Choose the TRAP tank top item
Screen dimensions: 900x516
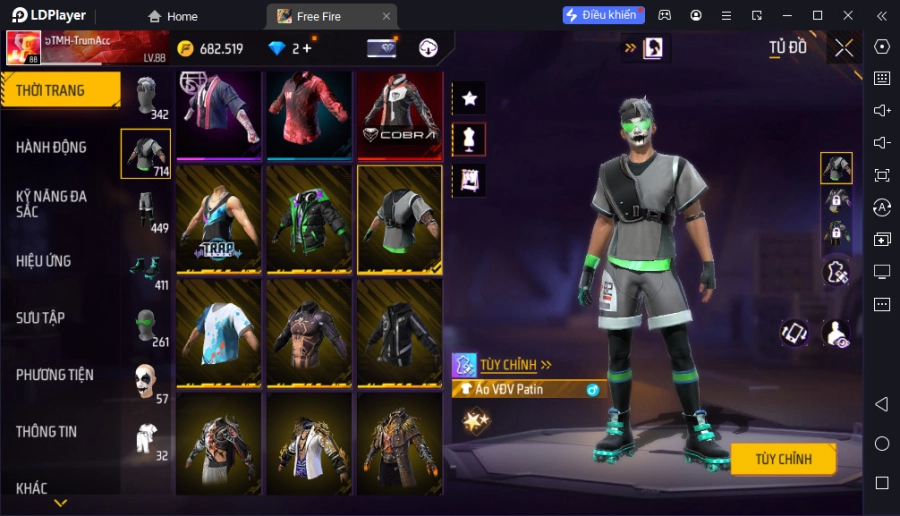coord(218,219)
